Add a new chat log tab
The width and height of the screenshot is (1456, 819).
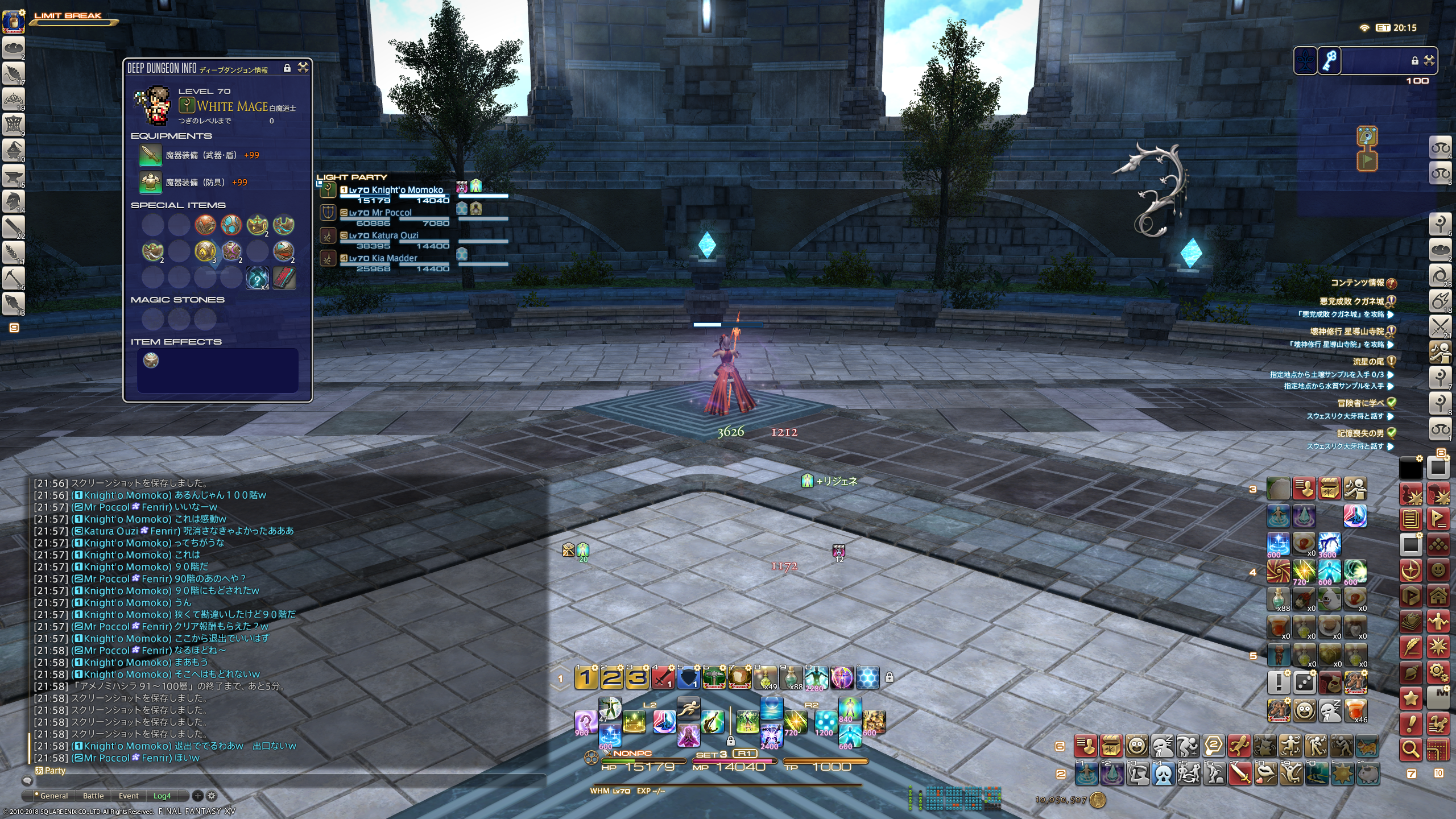tap(197, 796)
